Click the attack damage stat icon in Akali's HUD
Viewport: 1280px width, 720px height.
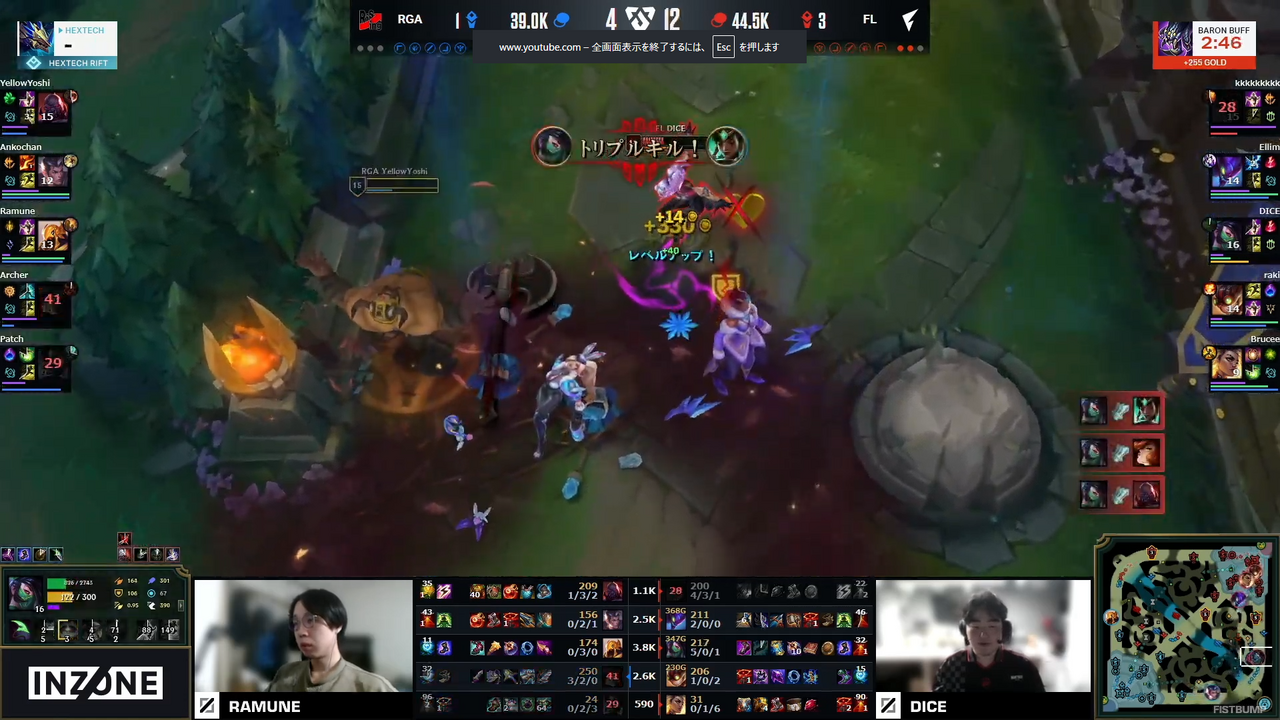coord(118,581)
